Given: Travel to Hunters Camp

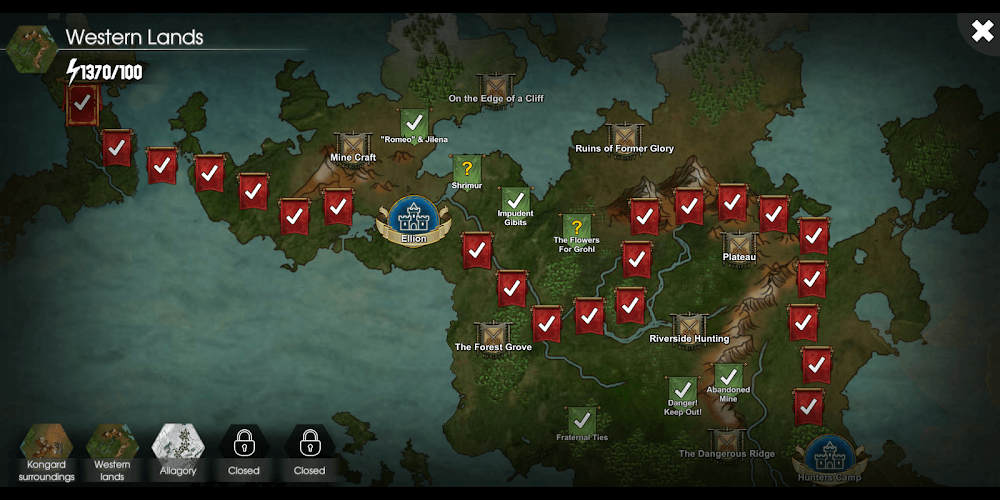Looking at the screenshot, I should click(828, 457).
